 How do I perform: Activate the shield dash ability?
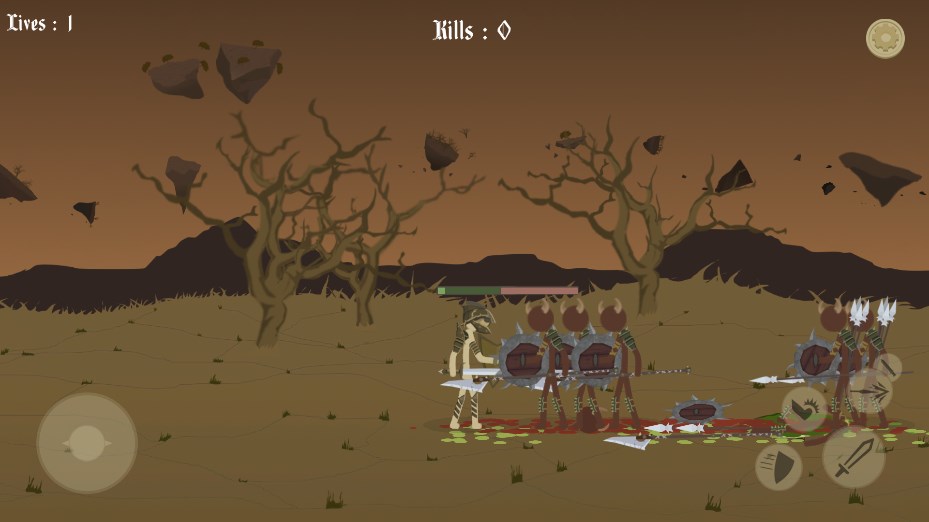(778, 466)
